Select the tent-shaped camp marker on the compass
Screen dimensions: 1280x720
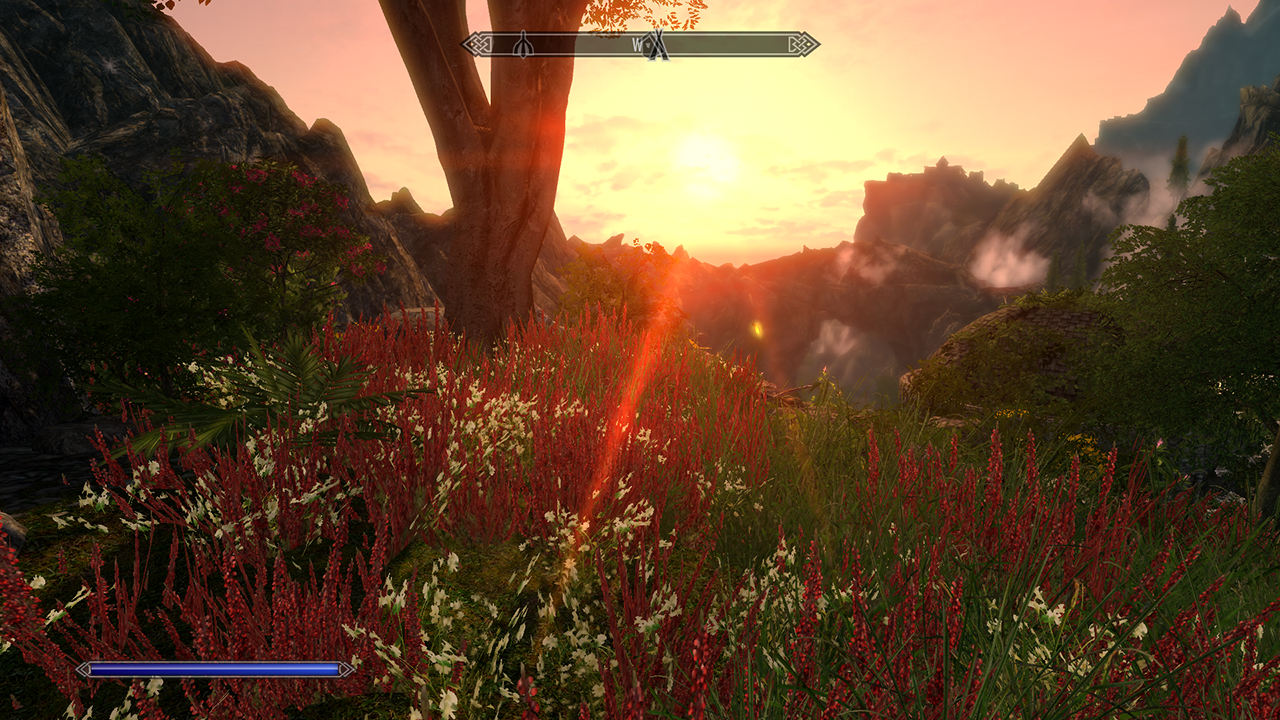click(656, 45)
